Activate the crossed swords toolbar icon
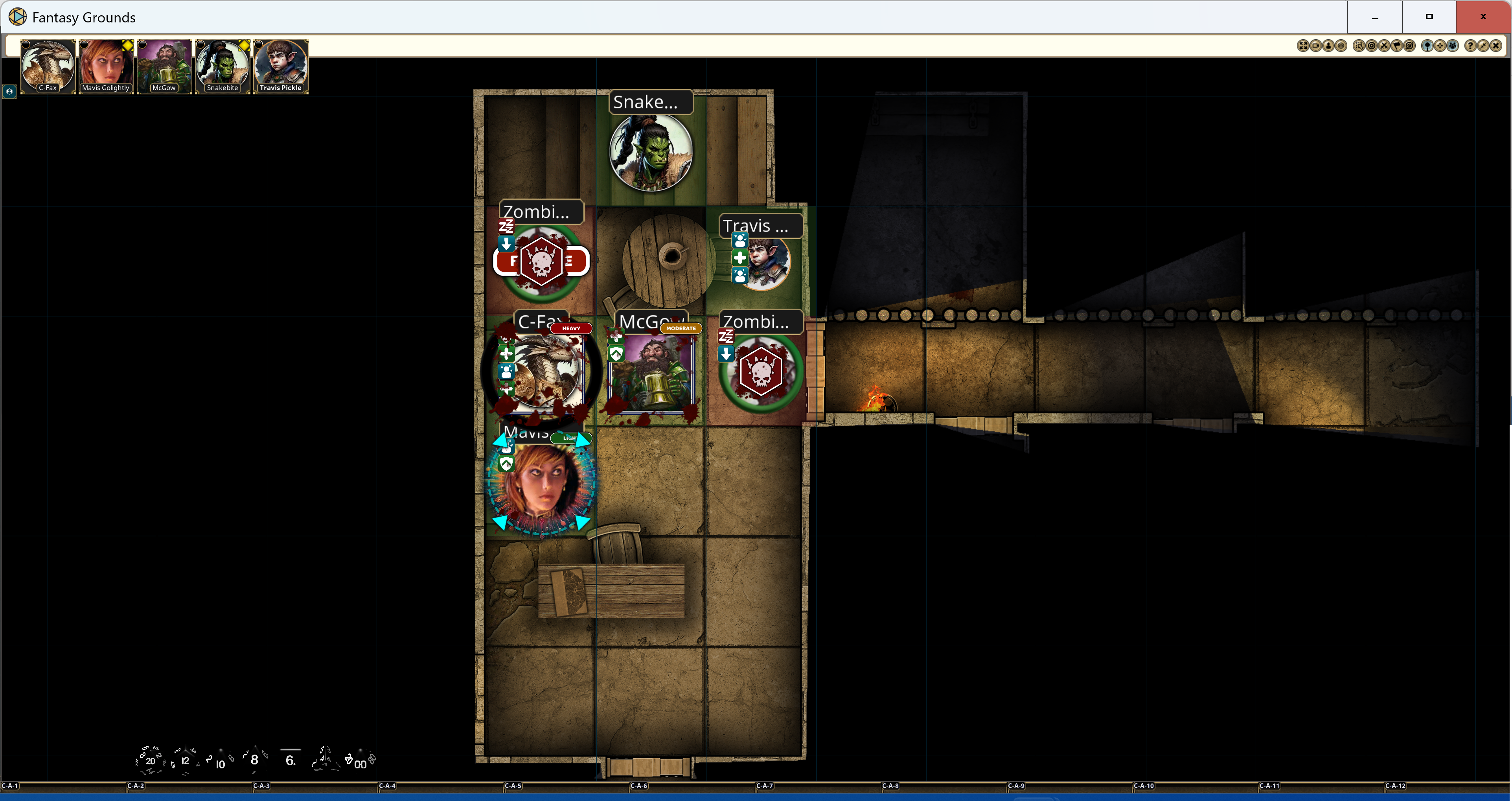1512x801 pixels. (x=1384, y=46)
